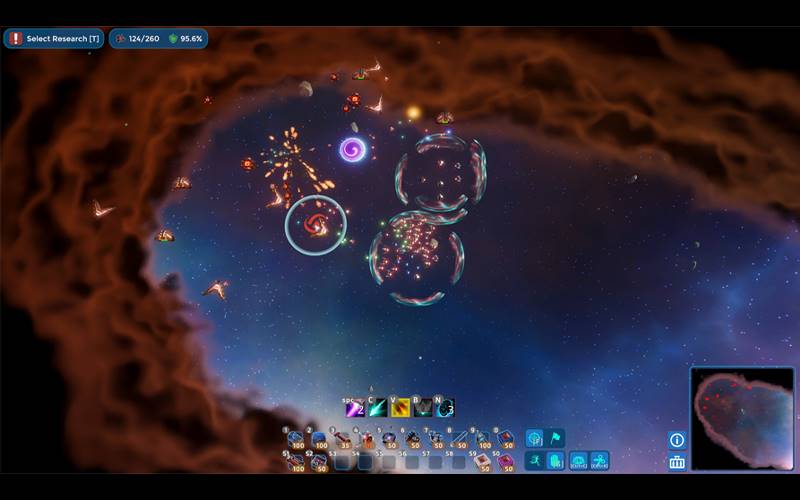Toggle the target crosshair command
Screen dimensions: 800x500
(535, 438)
